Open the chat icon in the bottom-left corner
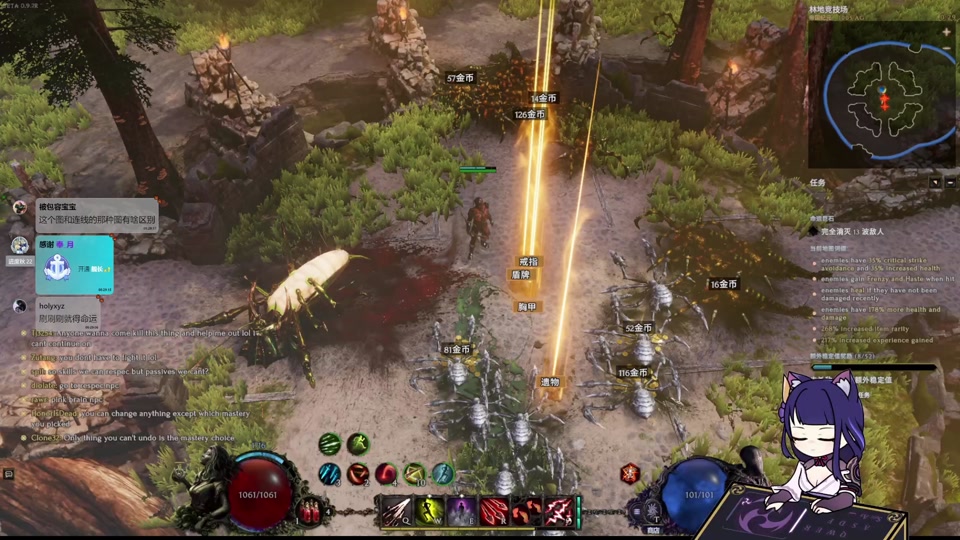Image resolution: width=960 pixels, height=540 pixels. [x=9, y=474]
